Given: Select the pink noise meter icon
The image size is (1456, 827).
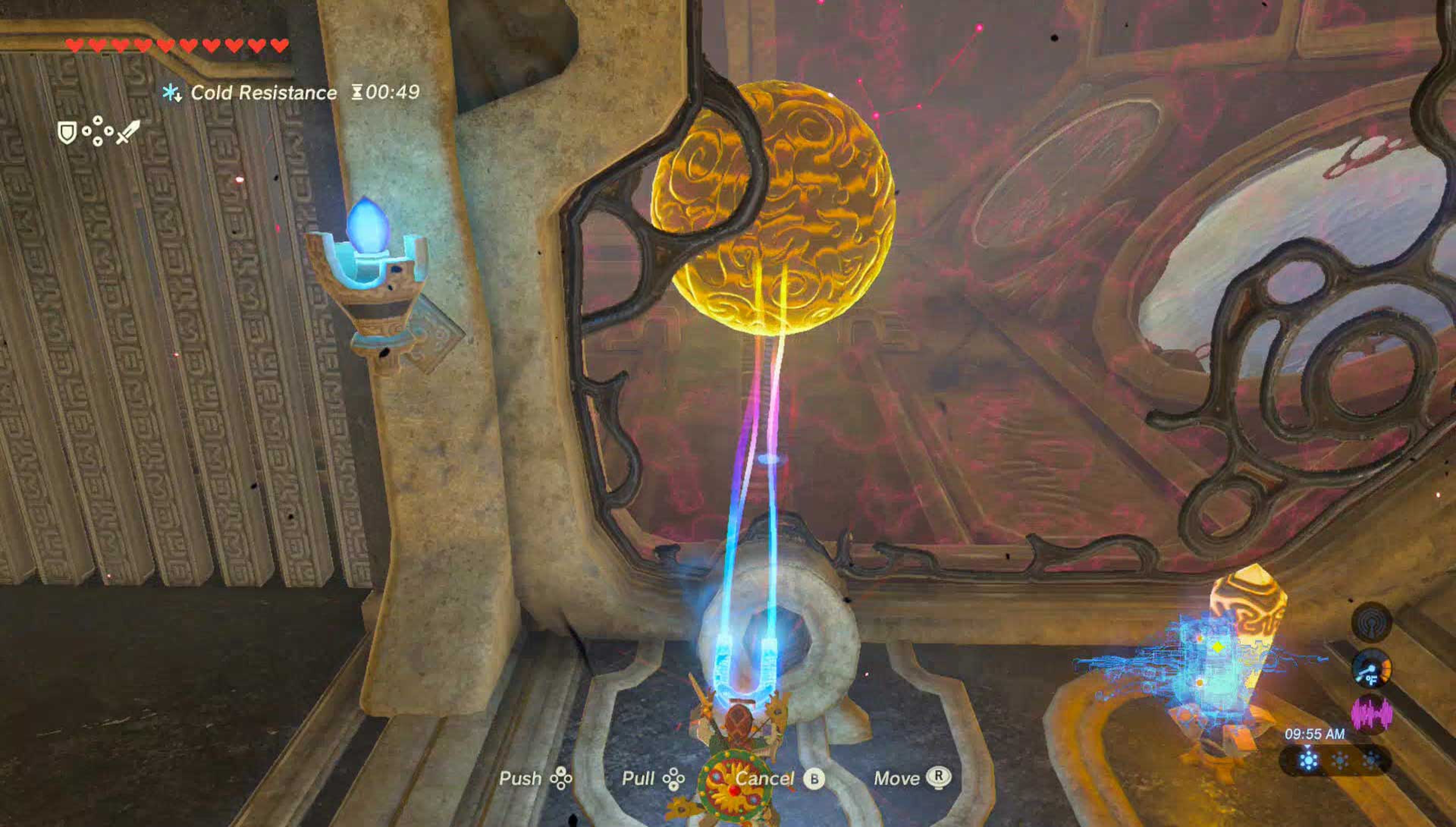Looking at the screenshot, I should pyautogui.click(x=1371, y=714).
